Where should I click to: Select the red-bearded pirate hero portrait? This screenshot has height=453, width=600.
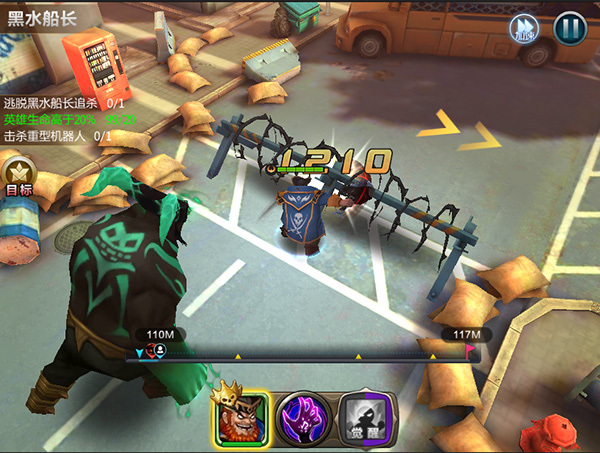[x=240, y=416]
